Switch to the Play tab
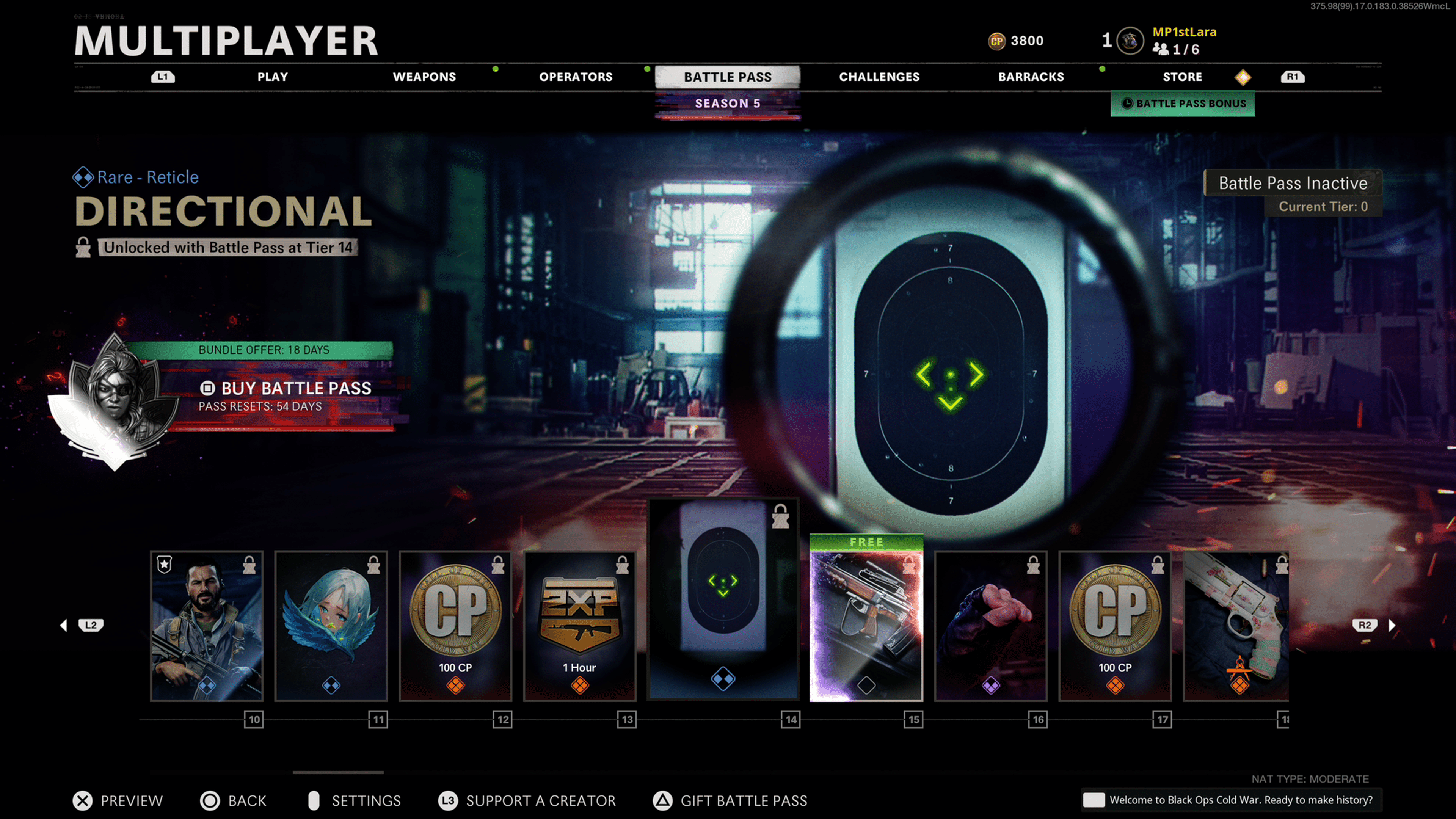Image resolution: width=1456 pixels, height=819 pixels. click(273, 77)
